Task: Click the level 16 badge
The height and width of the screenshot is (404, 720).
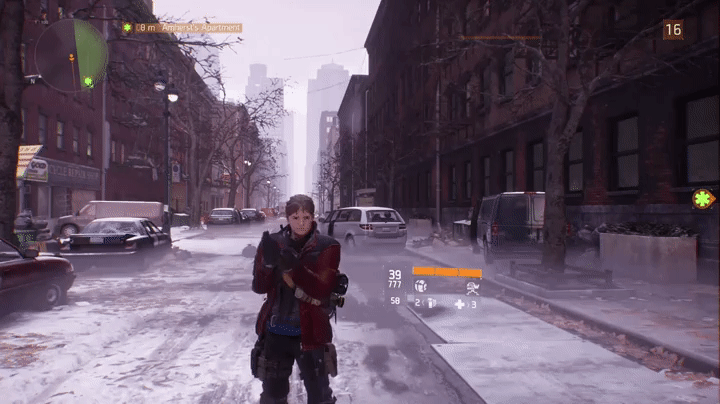Action: pos(673,30)
